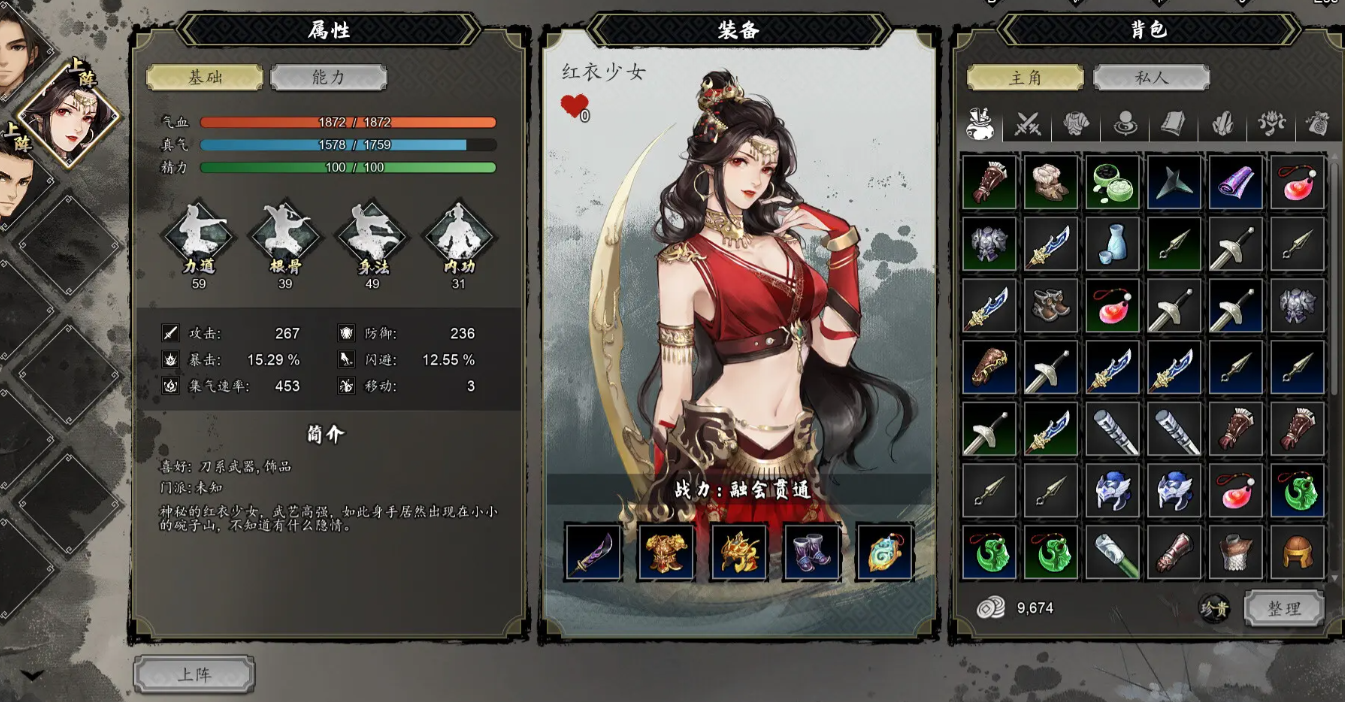Show the book category in backpack
Screen dimensions: 1345x702
pyautogui.click(x=1172, y=125)
